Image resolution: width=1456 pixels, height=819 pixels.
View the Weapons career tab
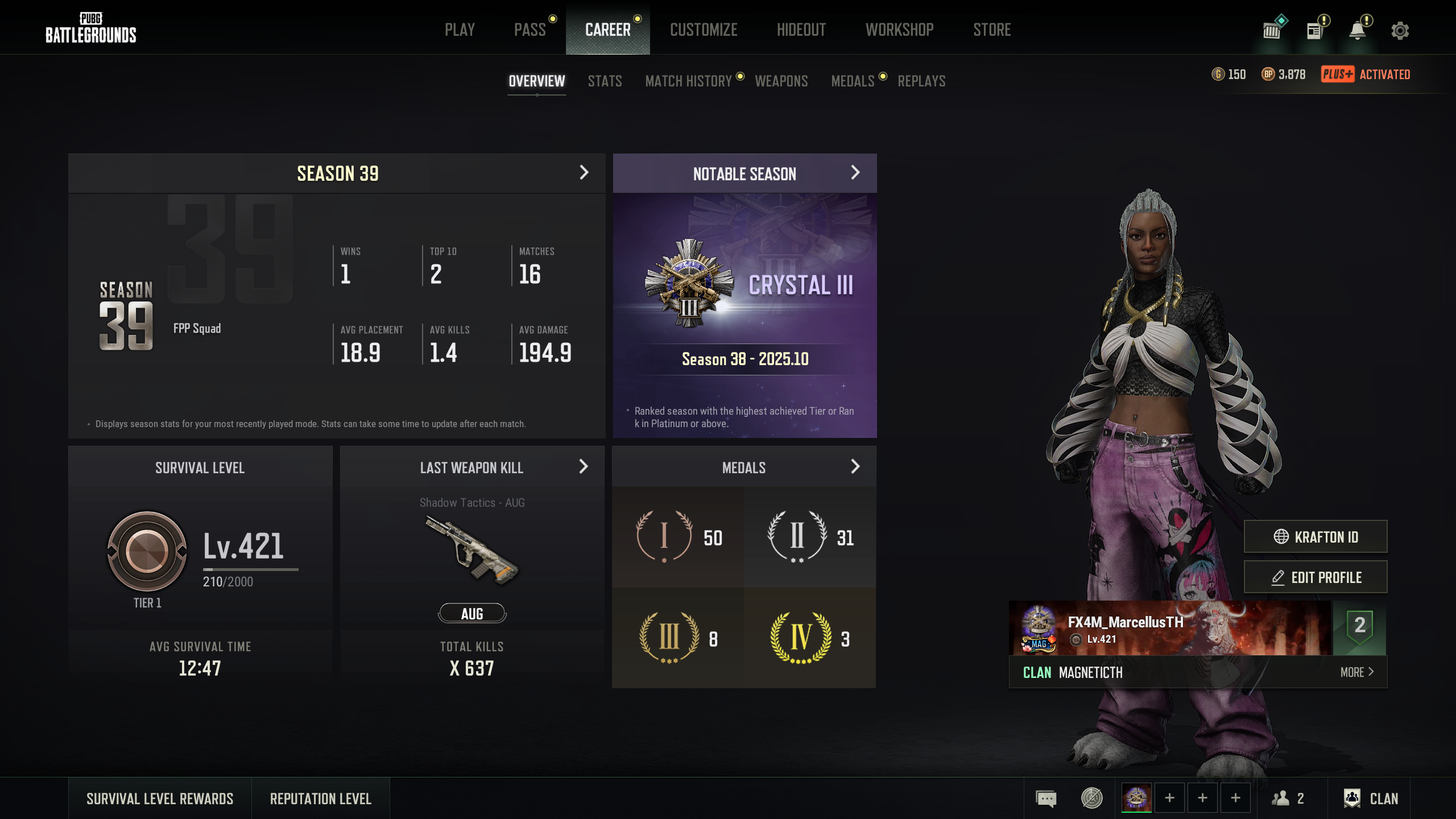click(x=781, y=81)
